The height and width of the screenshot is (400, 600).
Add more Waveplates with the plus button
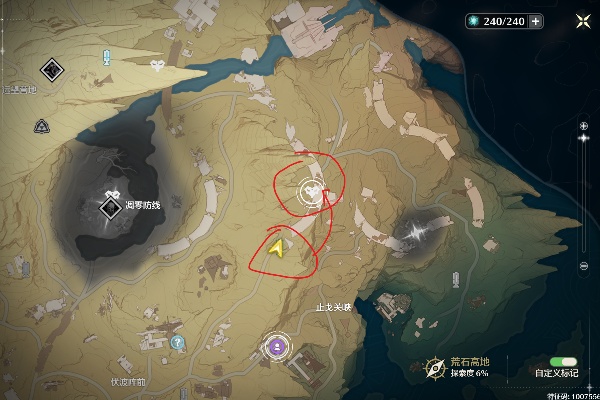536,21
